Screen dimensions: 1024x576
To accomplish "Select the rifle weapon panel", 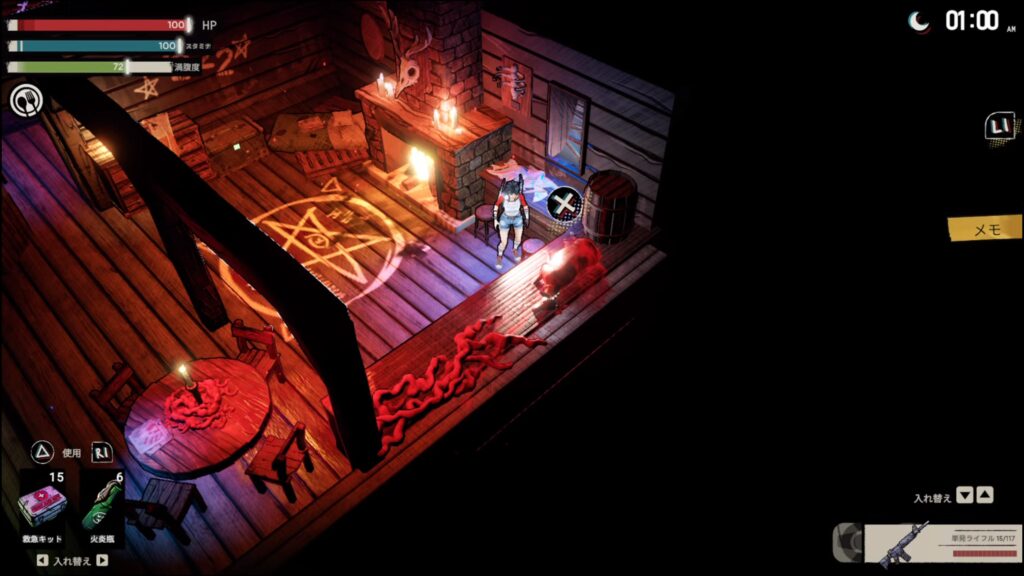I will (942, 546).
